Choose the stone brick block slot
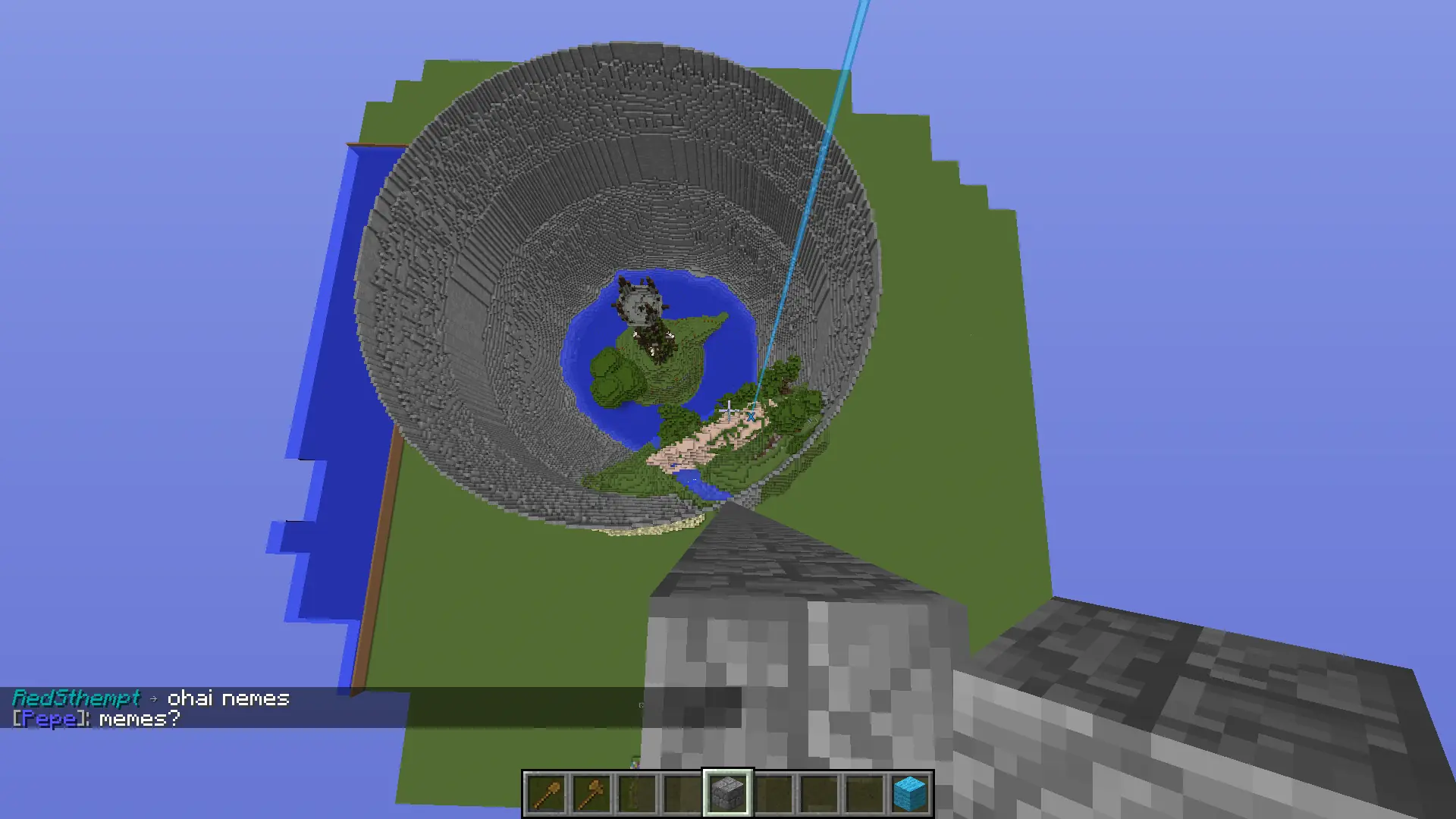 [x=728, y=794]
